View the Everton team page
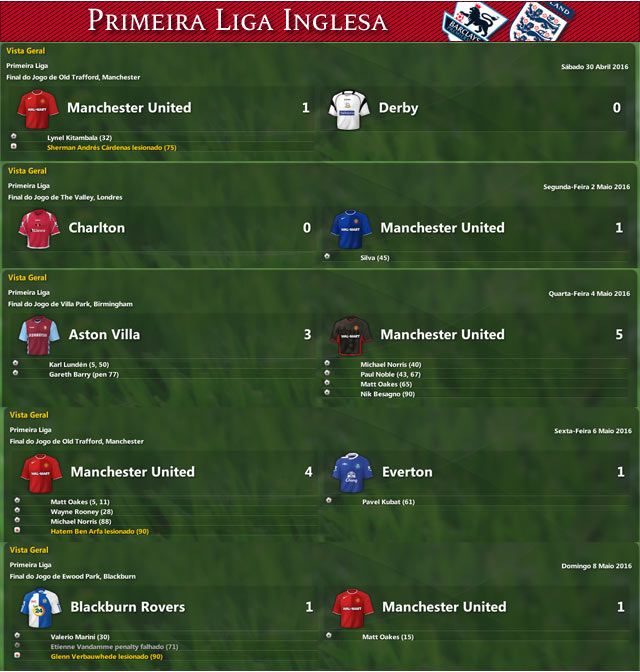The height and width of the screenshot is (672, 640). pyautogui.click(x=407, y=472)
